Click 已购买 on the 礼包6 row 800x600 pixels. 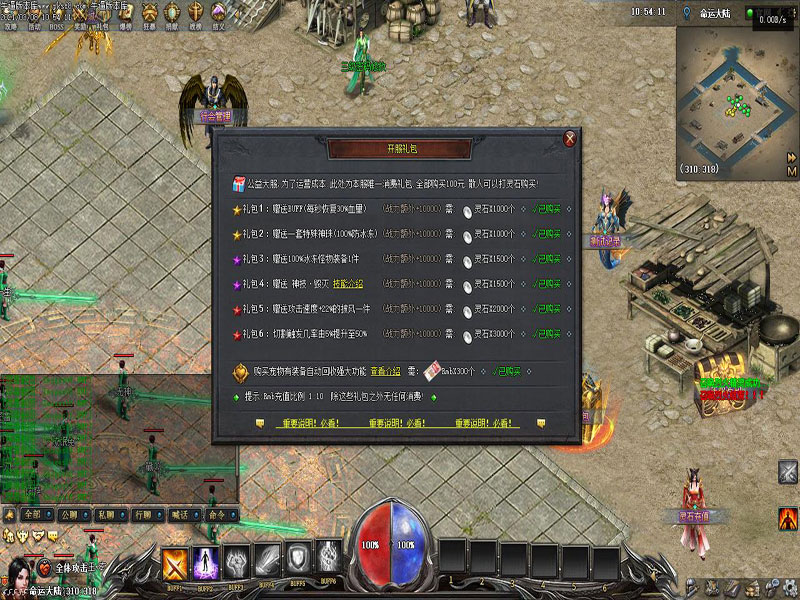pos(545,334)
